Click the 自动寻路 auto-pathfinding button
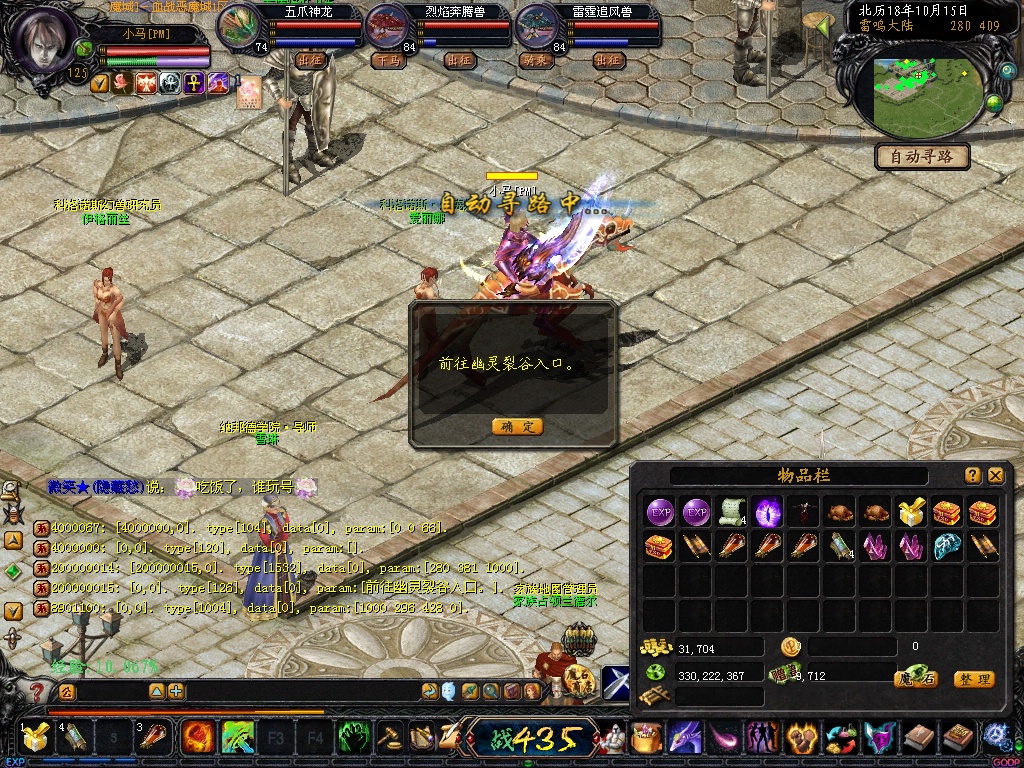 tap(922, 156)
